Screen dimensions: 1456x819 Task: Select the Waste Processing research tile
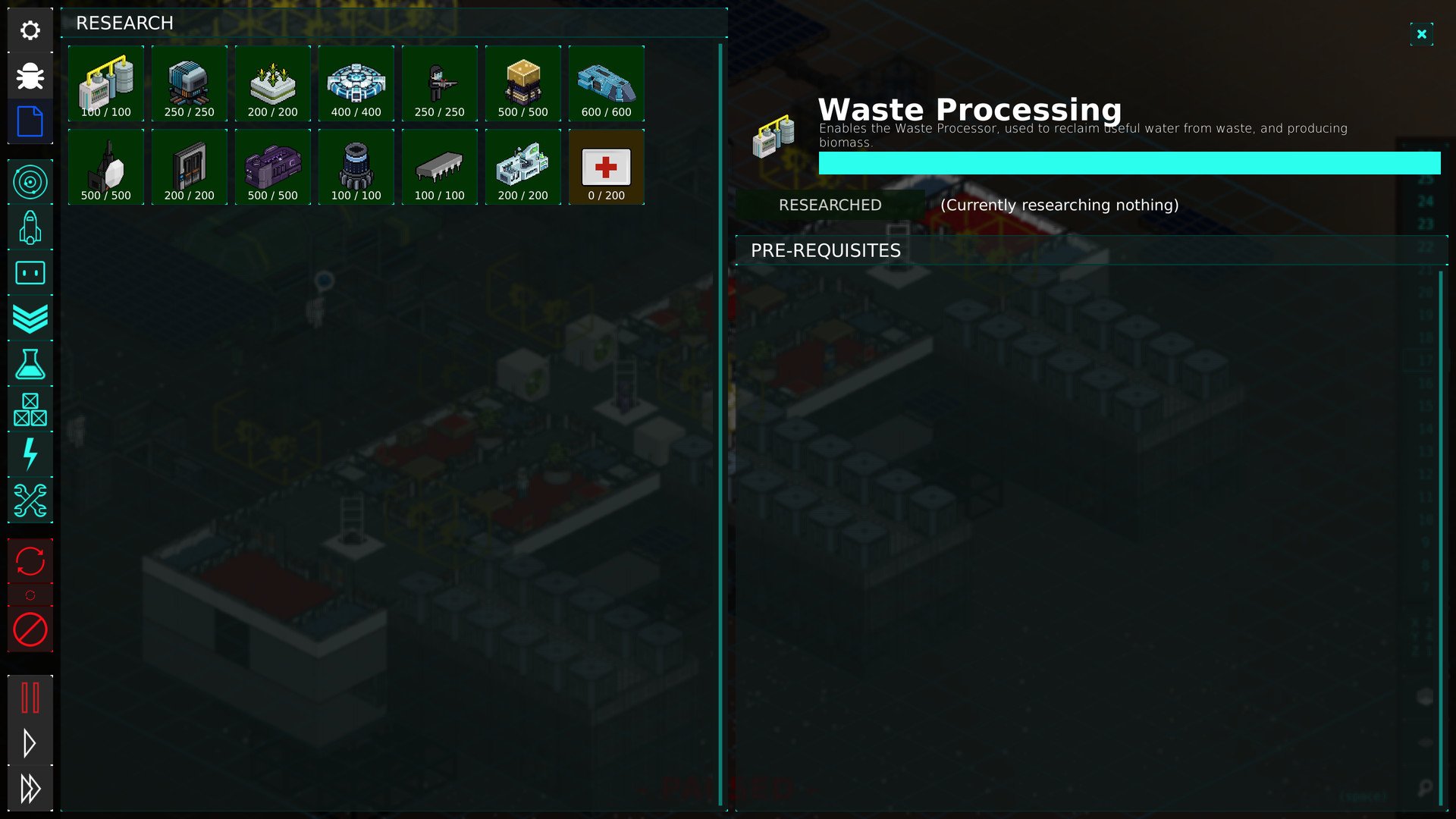coord(106,83)
